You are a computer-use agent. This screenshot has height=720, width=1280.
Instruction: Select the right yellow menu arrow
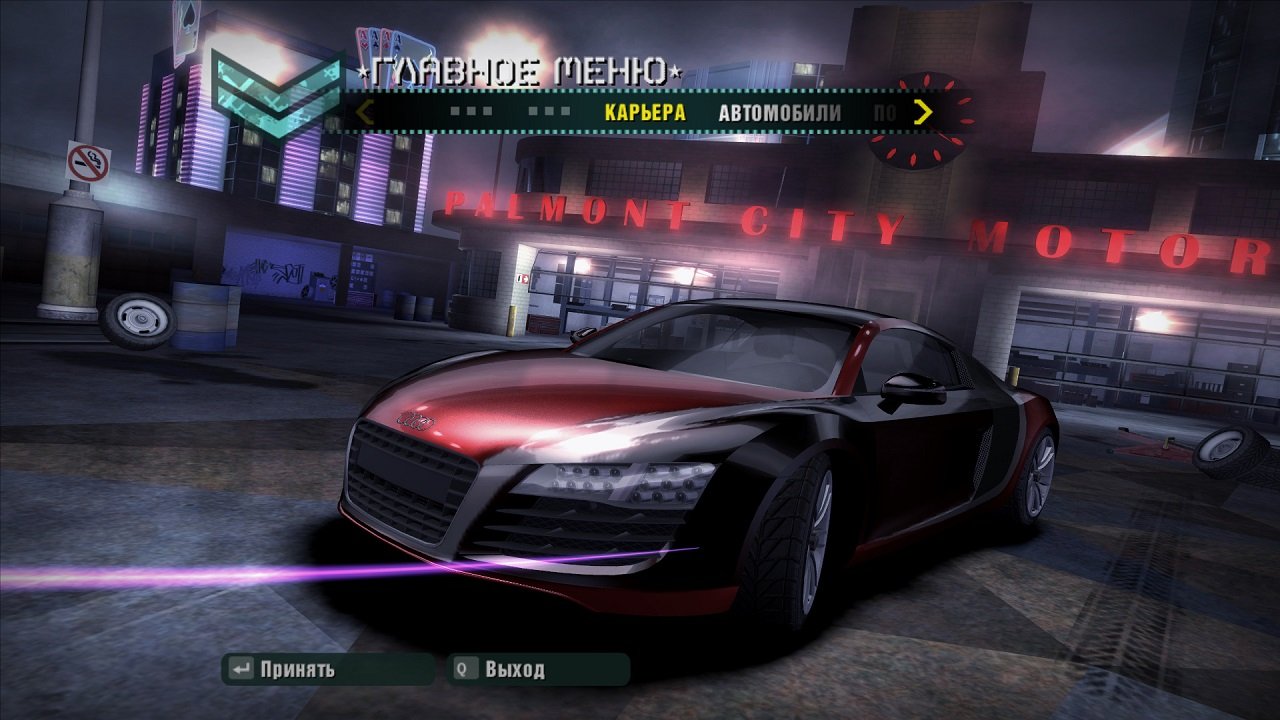(x=923, y=113)
